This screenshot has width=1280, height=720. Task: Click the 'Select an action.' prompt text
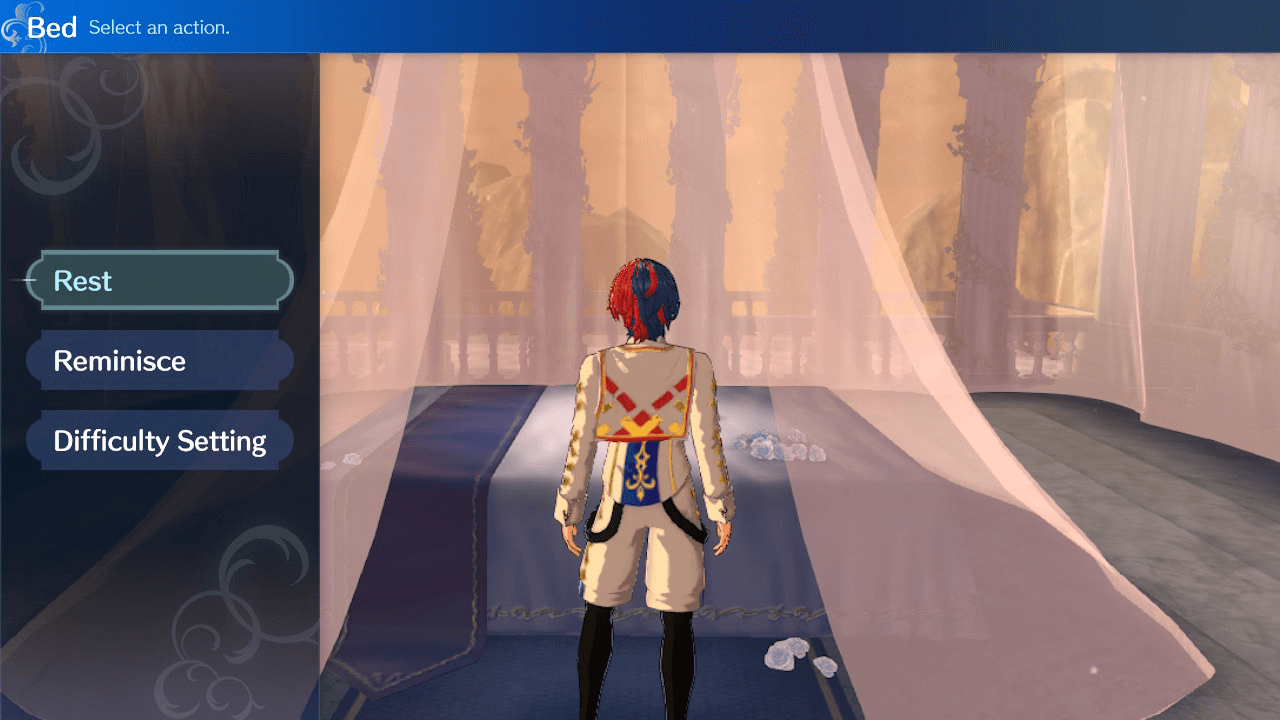158,28
